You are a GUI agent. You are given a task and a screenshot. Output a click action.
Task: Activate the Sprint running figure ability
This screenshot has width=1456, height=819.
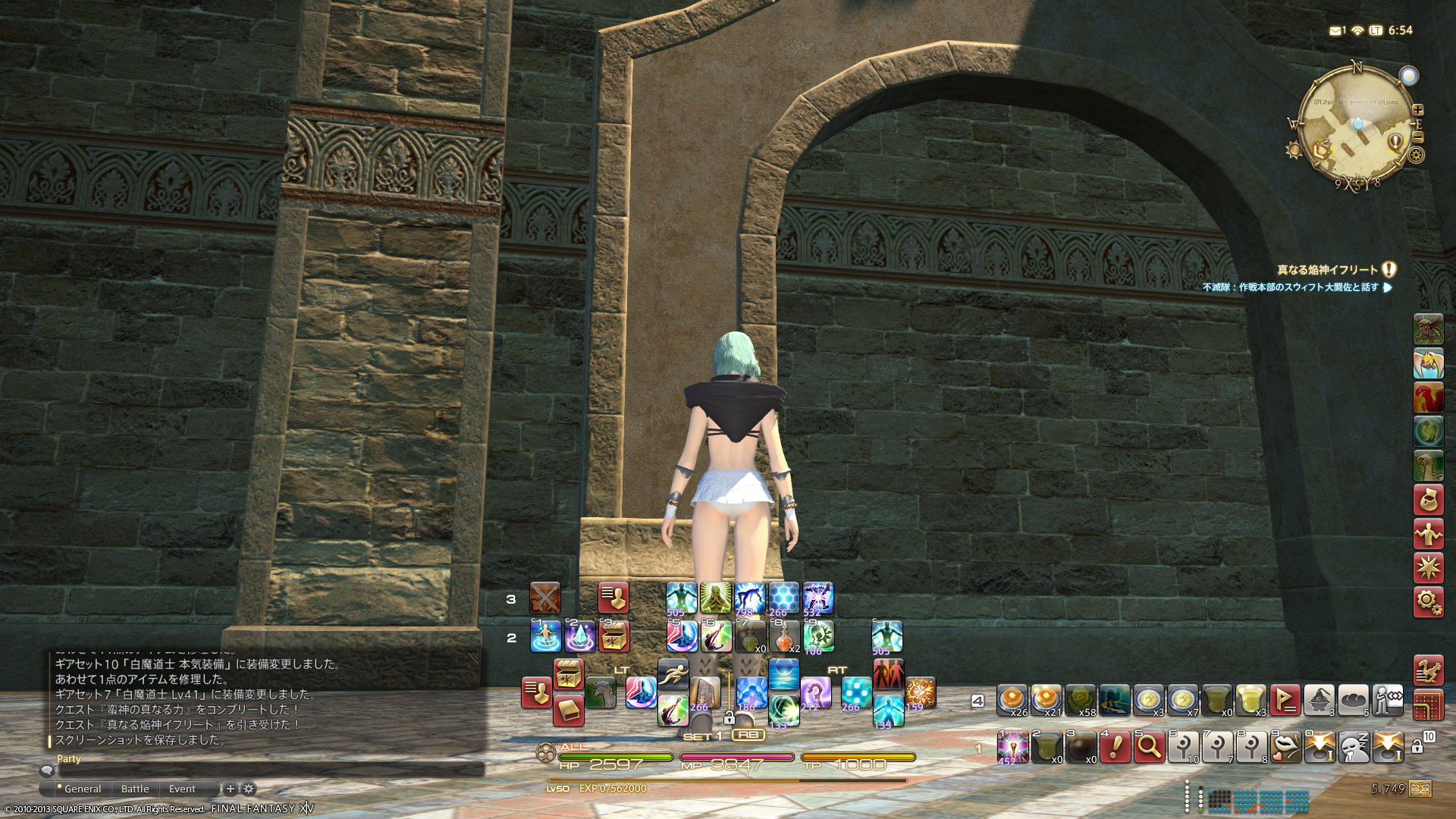pyautogui.click(x=673, y=673)
